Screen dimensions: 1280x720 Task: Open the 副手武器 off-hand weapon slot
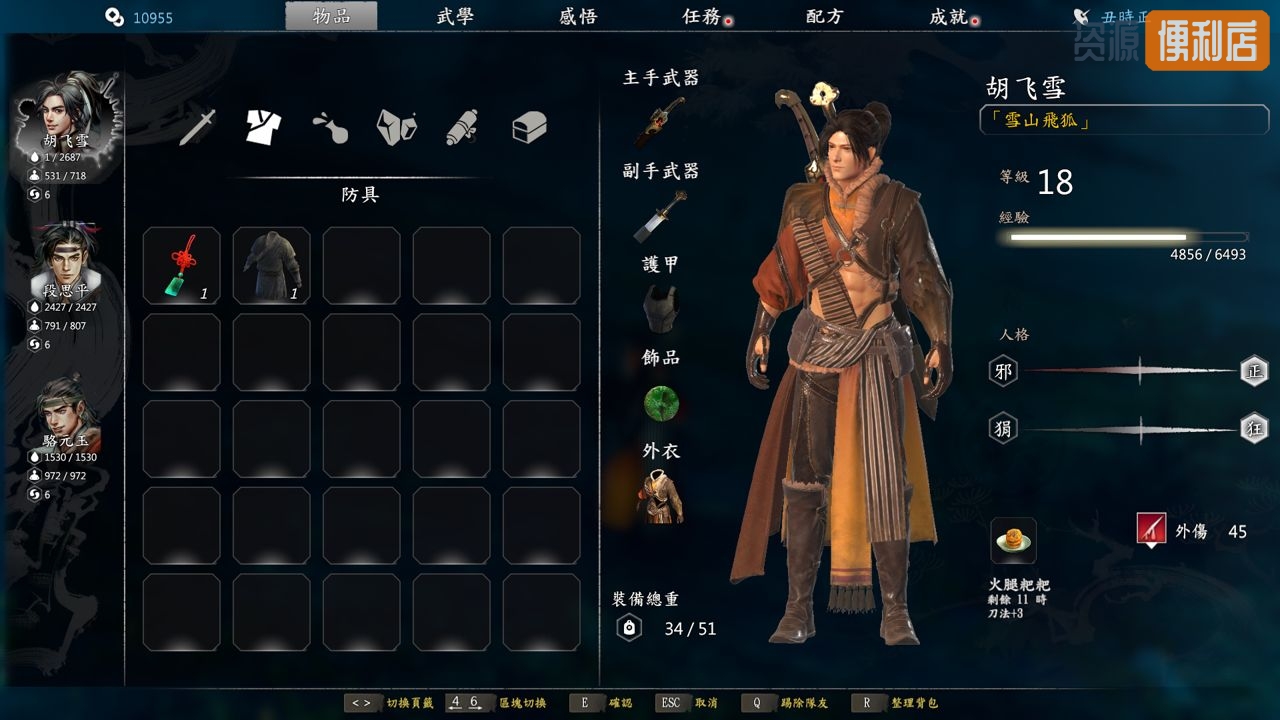coord(660,216)
